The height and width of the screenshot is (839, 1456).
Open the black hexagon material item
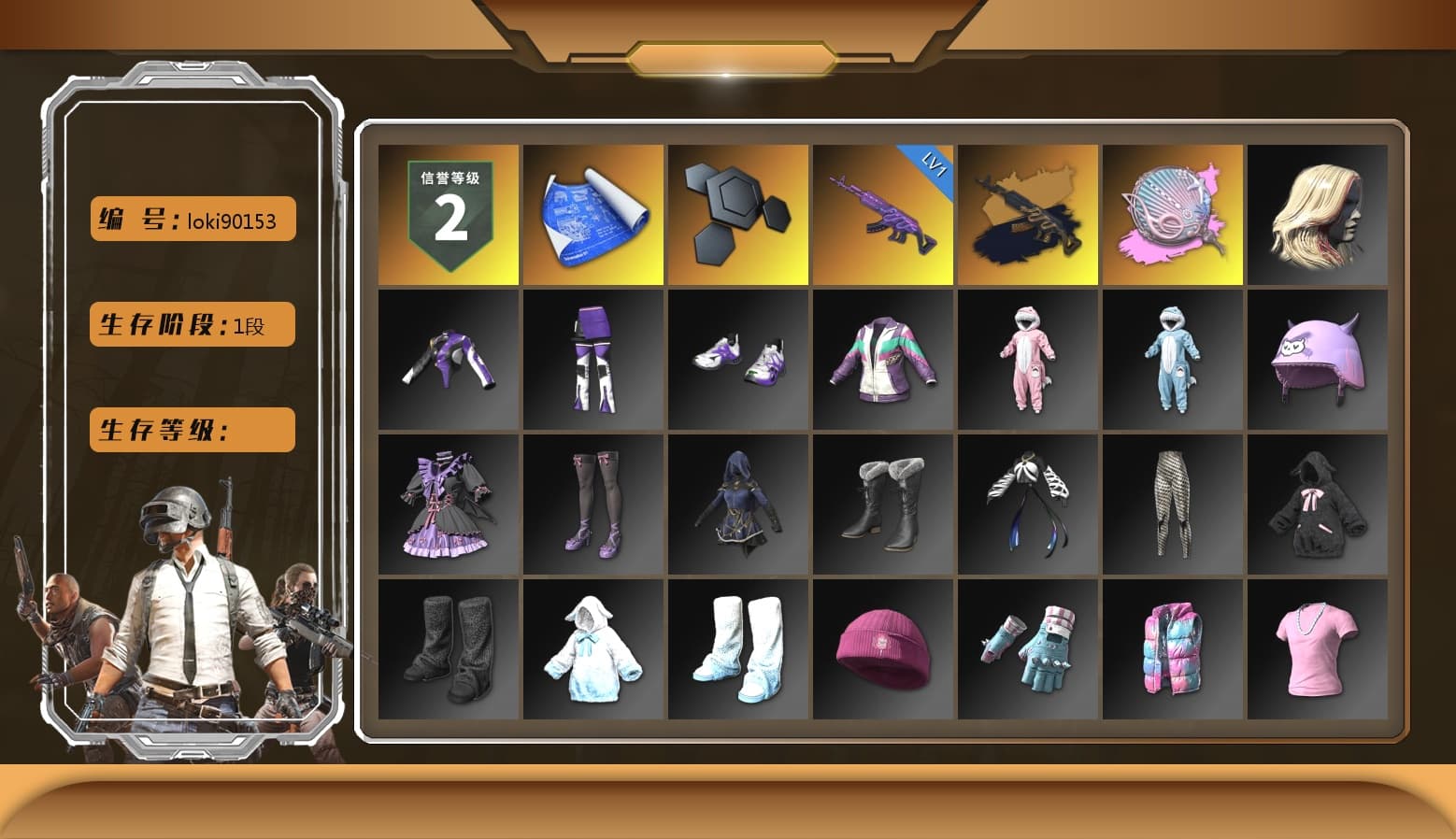coord(737,213)
